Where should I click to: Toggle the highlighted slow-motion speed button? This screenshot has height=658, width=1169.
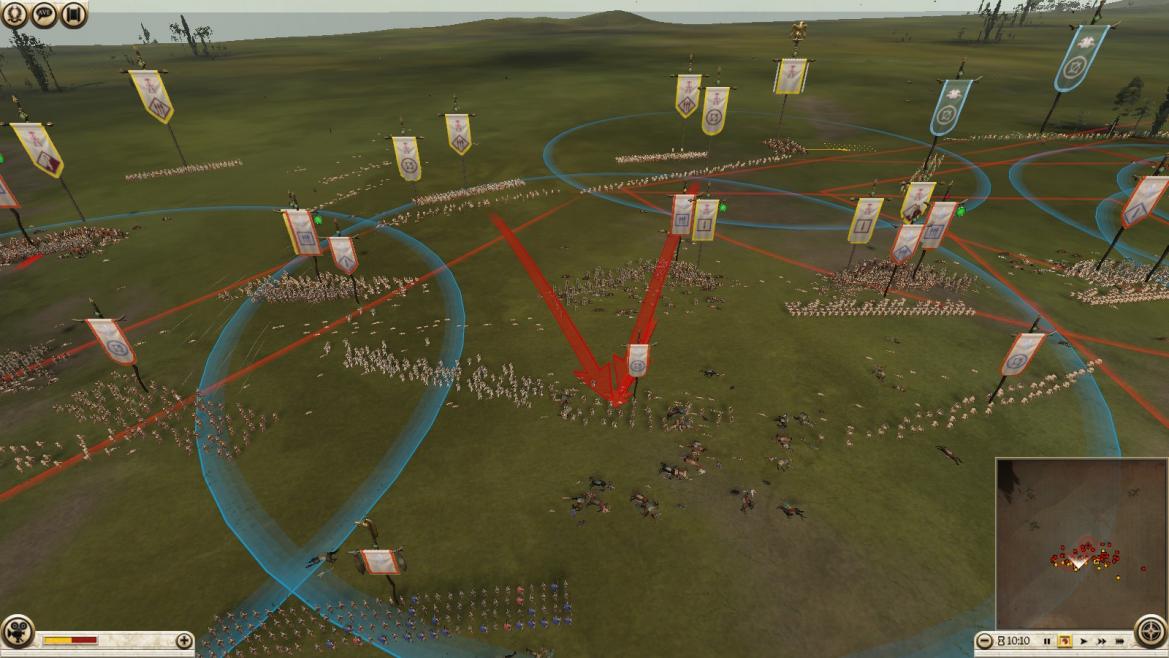pyautogui.click(x=1065, y=641)
